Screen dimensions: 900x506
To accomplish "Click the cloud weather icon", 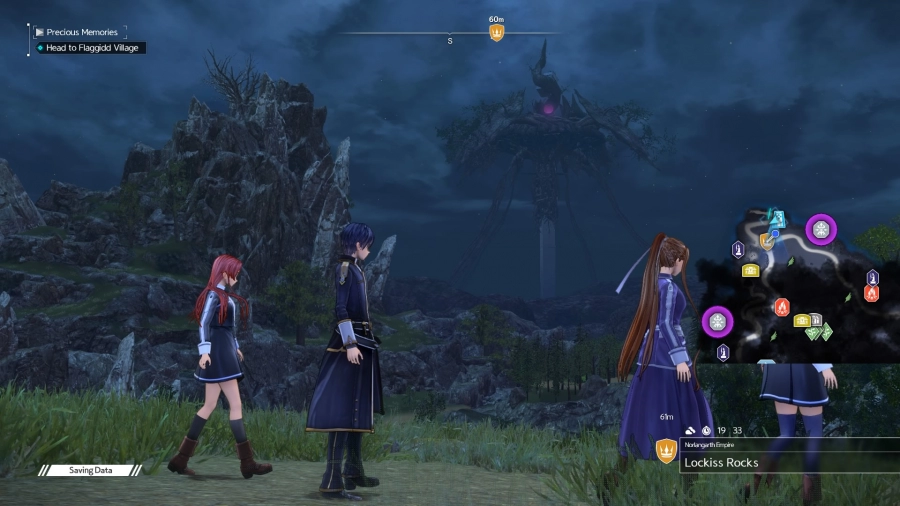I will [x=690, y=430].
